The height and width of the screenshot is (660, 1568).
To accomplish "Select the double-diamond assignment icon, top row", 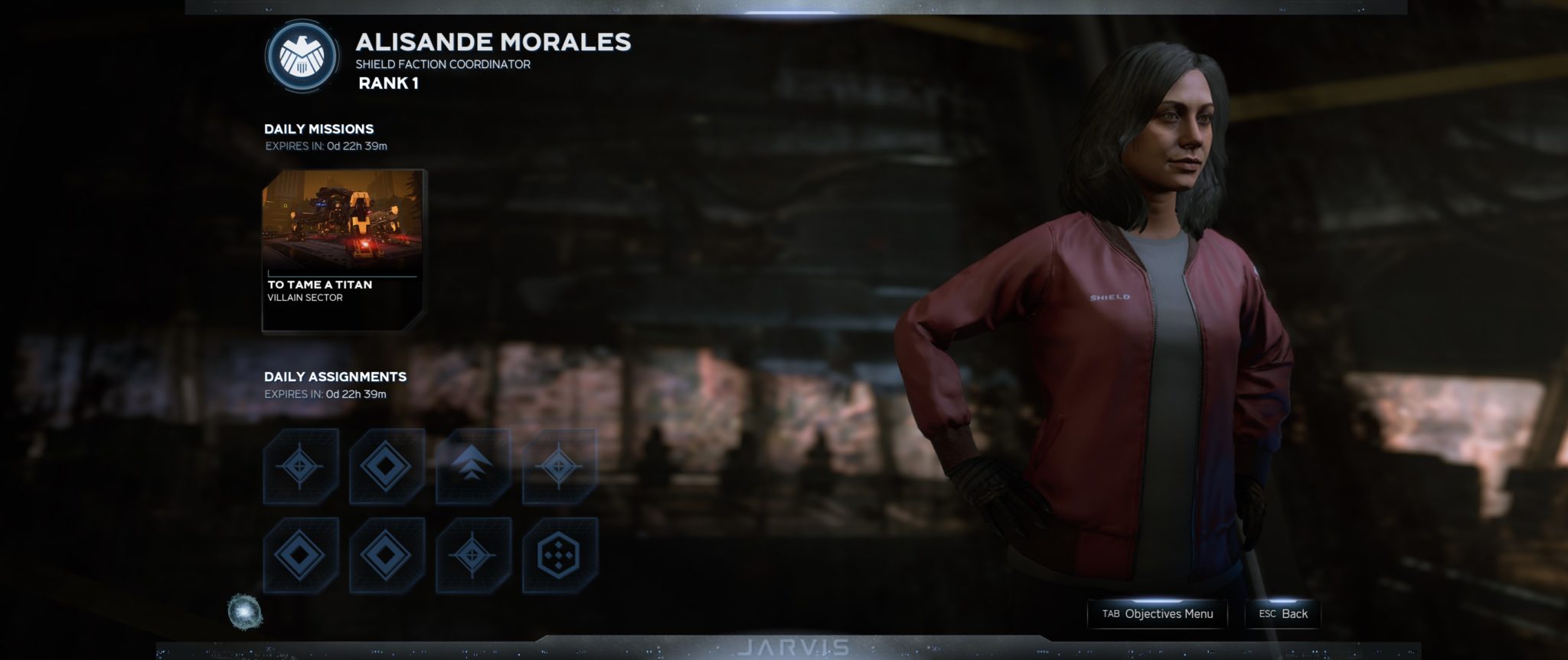I will (387, 465).
